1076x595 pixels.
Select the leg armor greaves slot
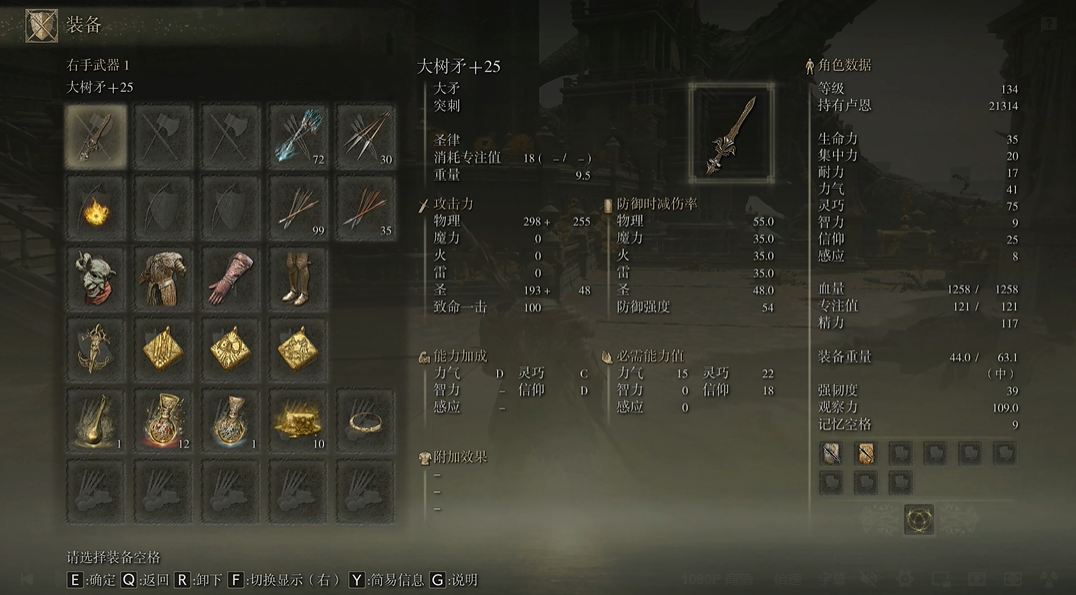[x=298, y=278]
